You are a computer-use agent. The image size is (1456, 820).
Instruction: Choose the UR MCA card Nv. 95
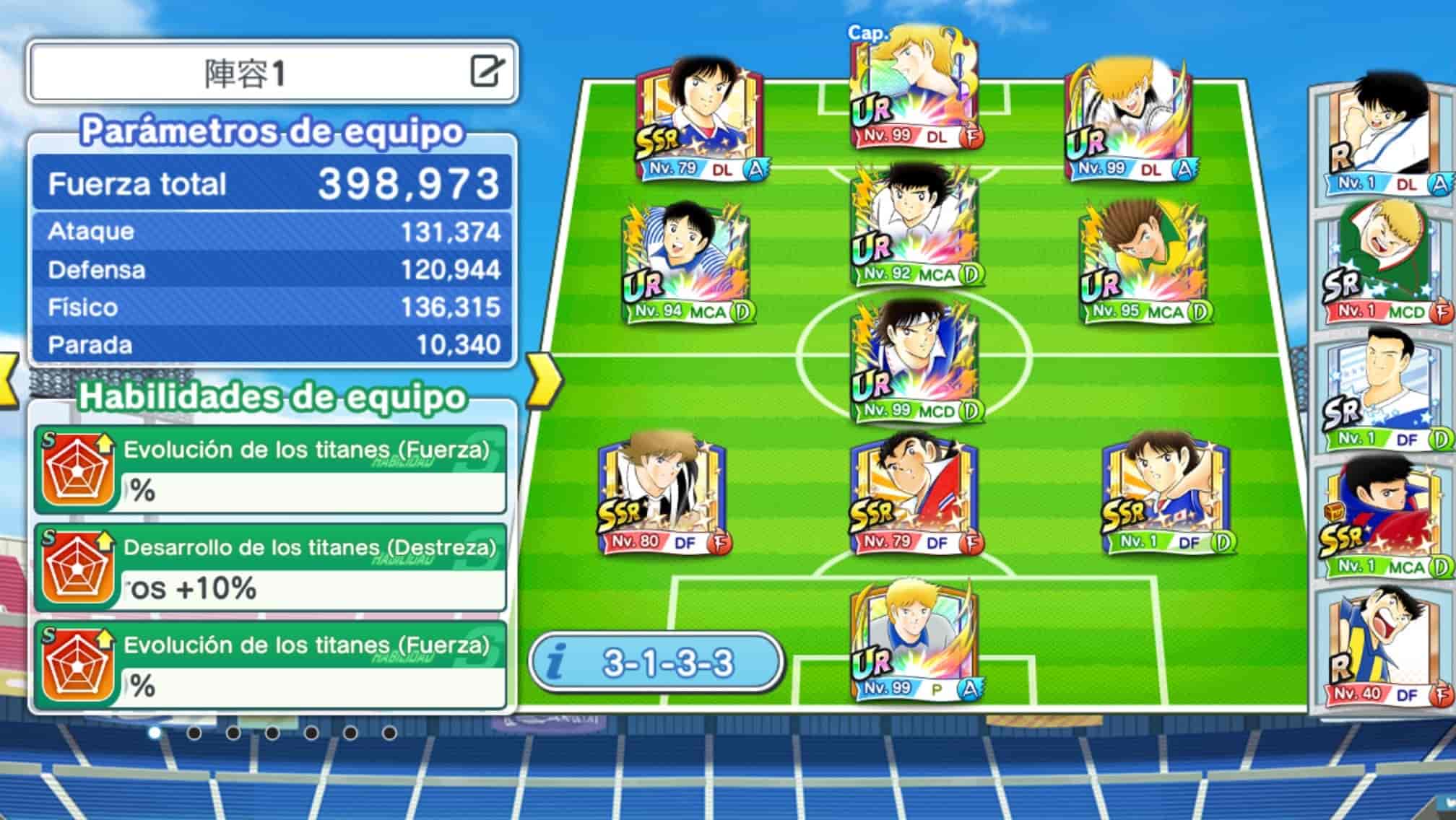tap(1144, 265)
